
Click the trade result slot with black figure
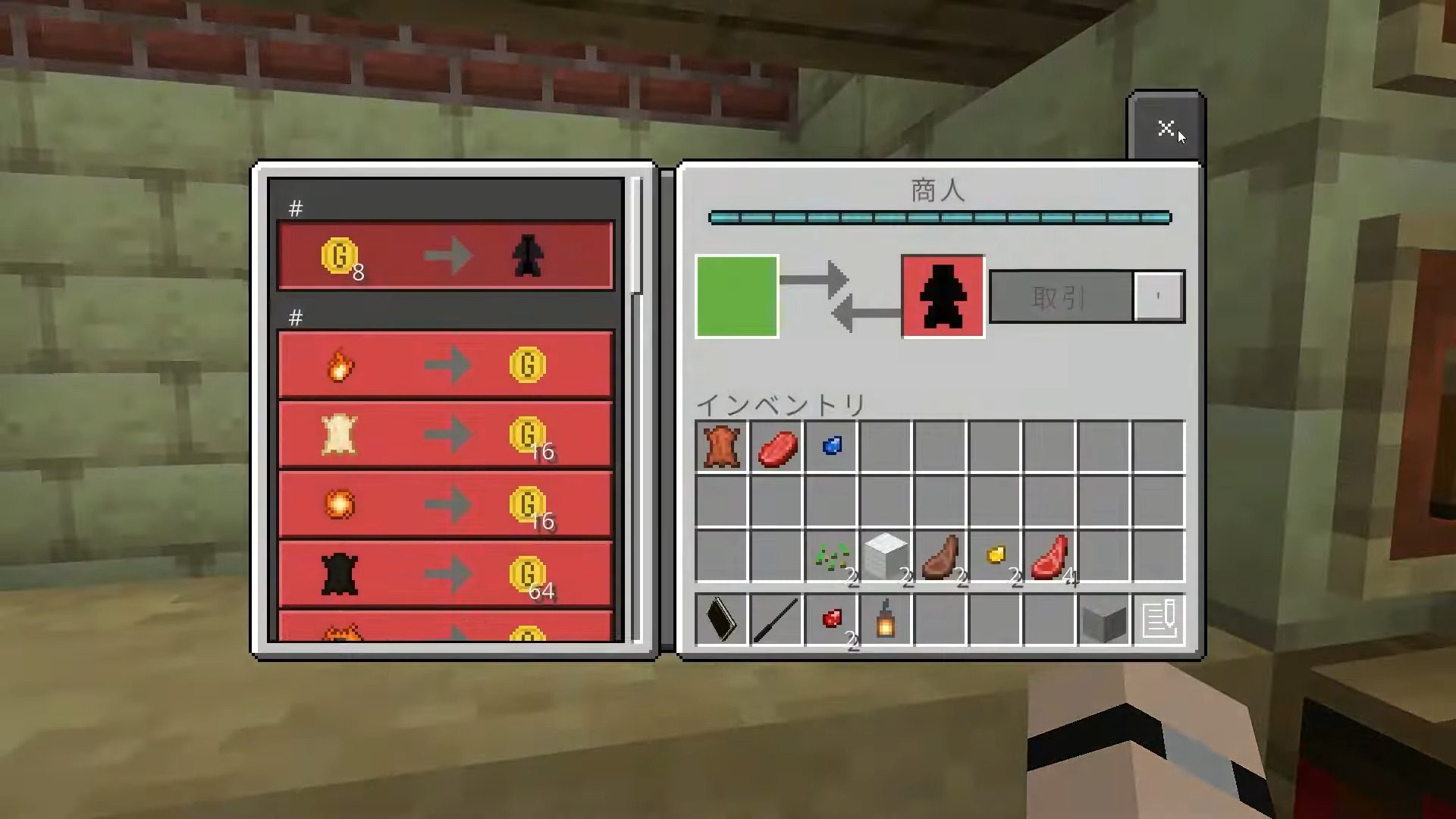(943, 296)
